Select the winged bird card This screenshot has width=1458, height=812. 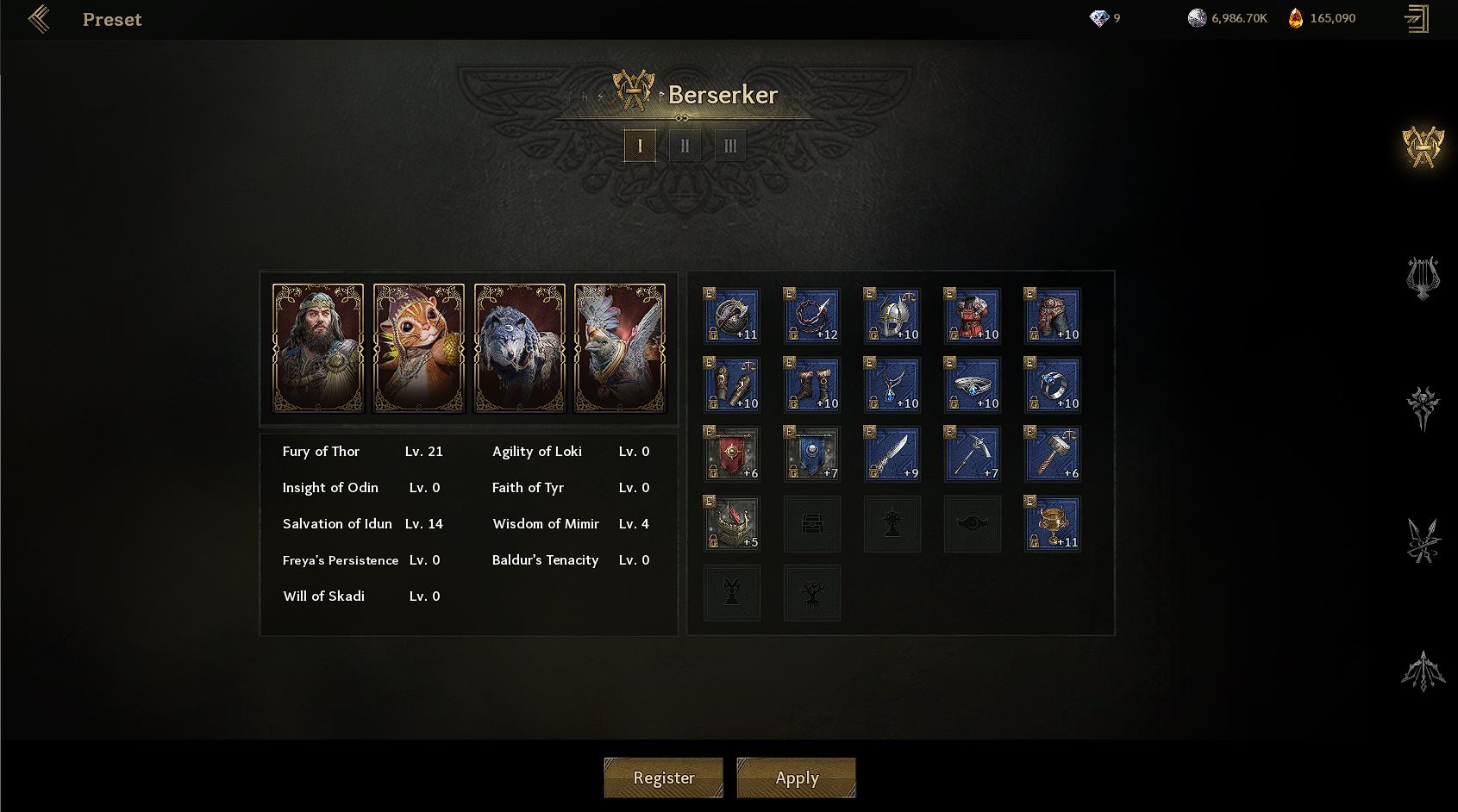(620, 347)
